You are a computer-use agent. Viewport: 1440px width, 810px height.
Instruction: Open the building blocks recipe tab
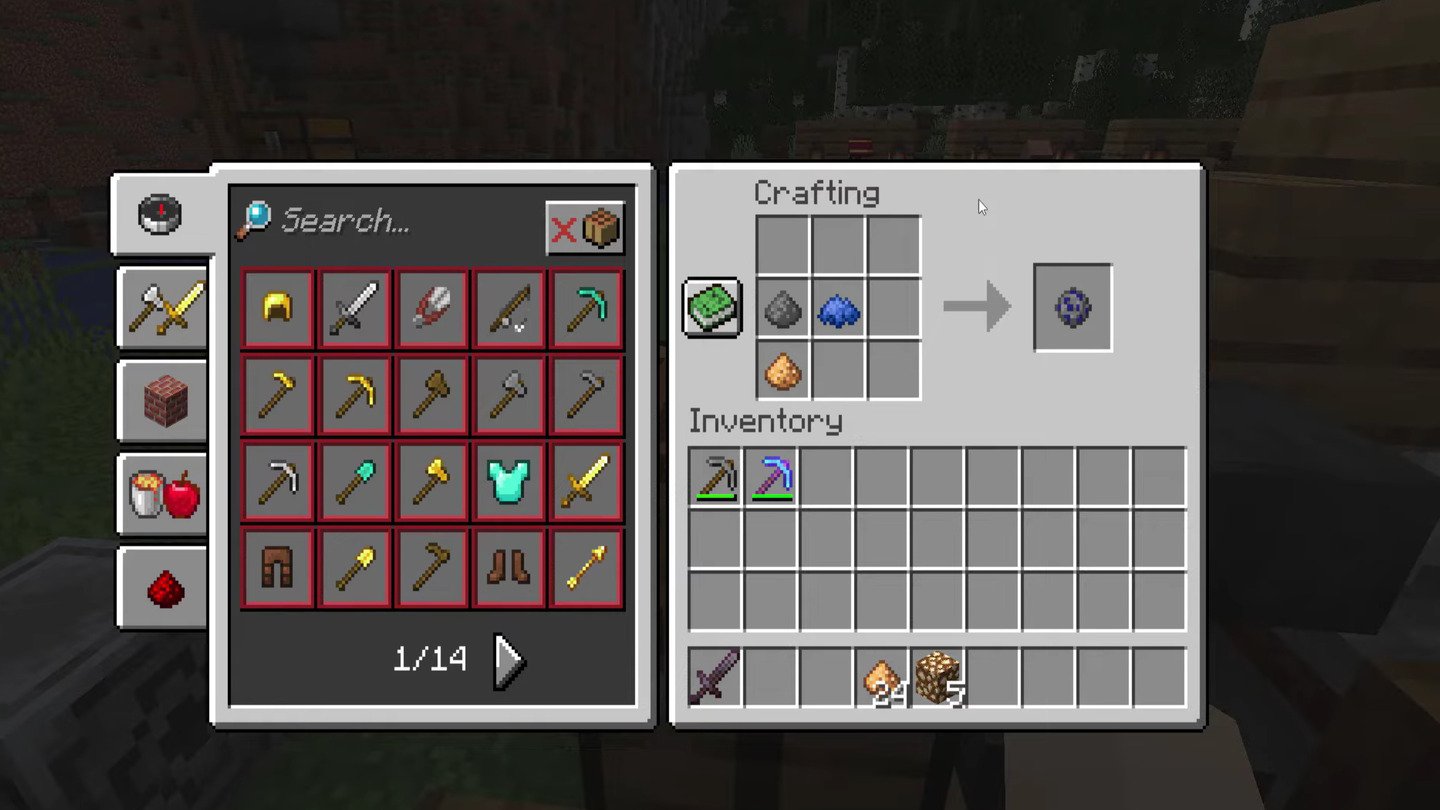165,401
